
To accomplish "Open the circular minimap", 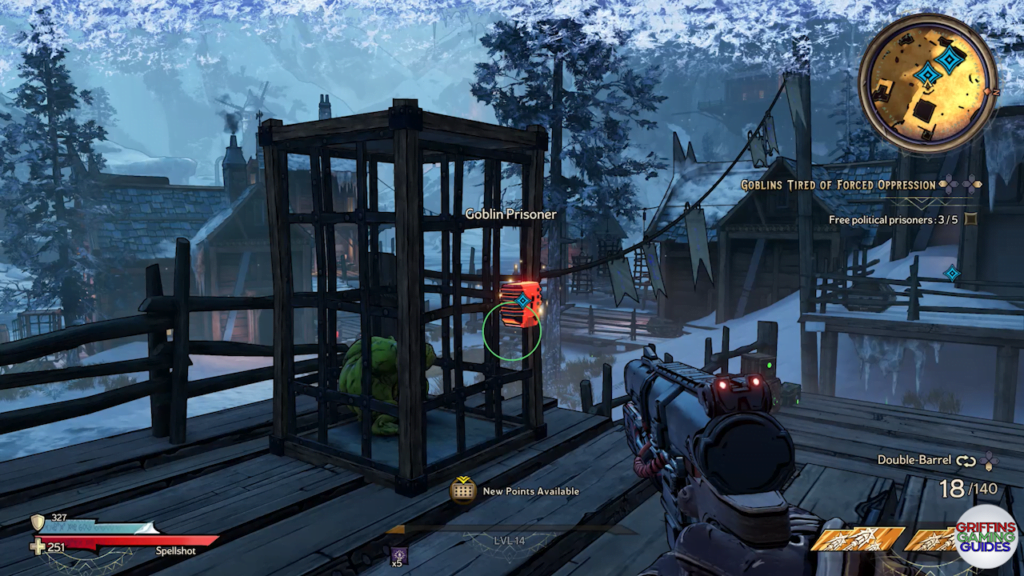I will [927, 83].
